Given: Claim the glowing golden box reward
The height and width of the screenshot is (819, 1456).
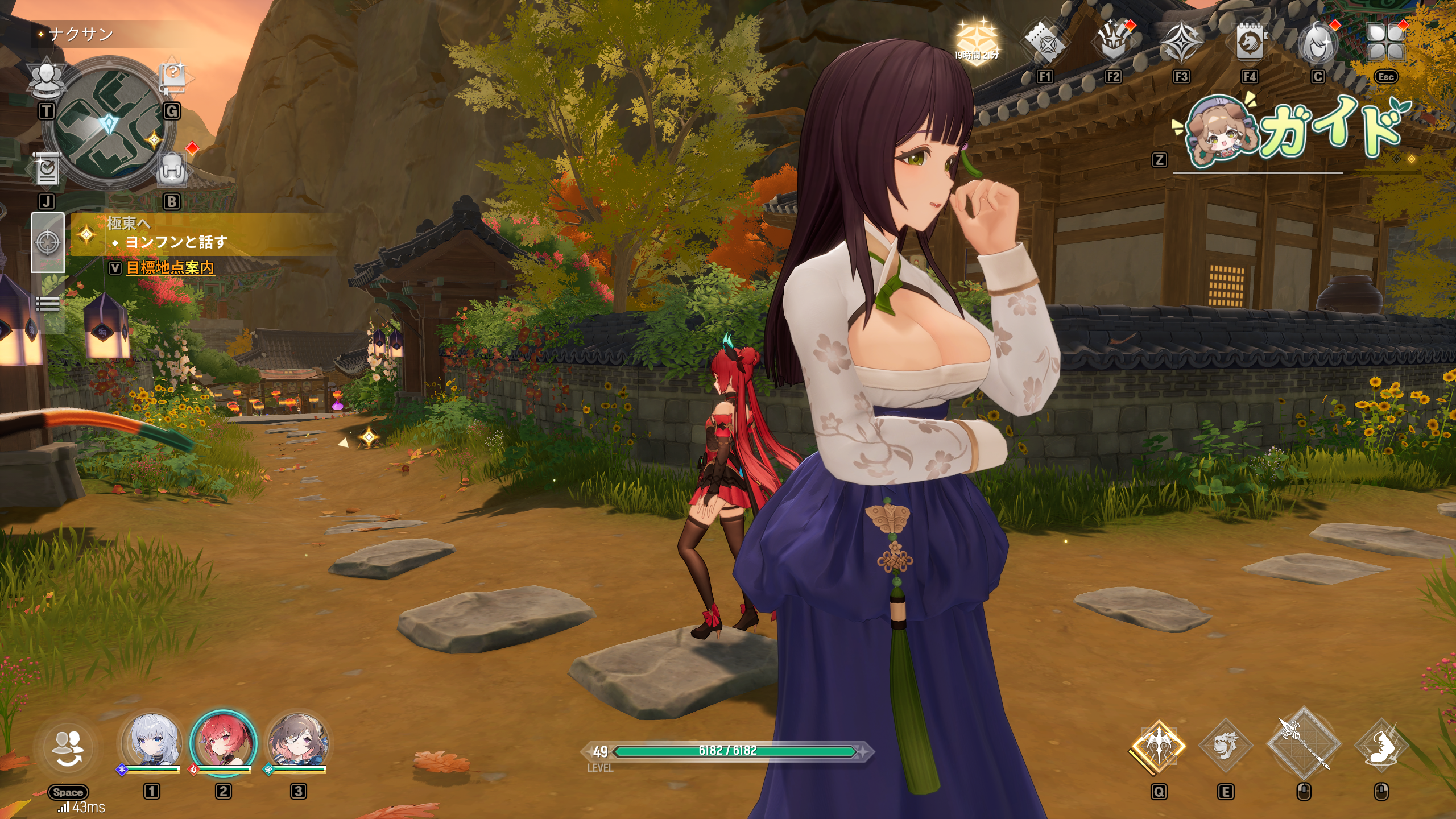Looking at the screenshot, I should click(977, 40).
